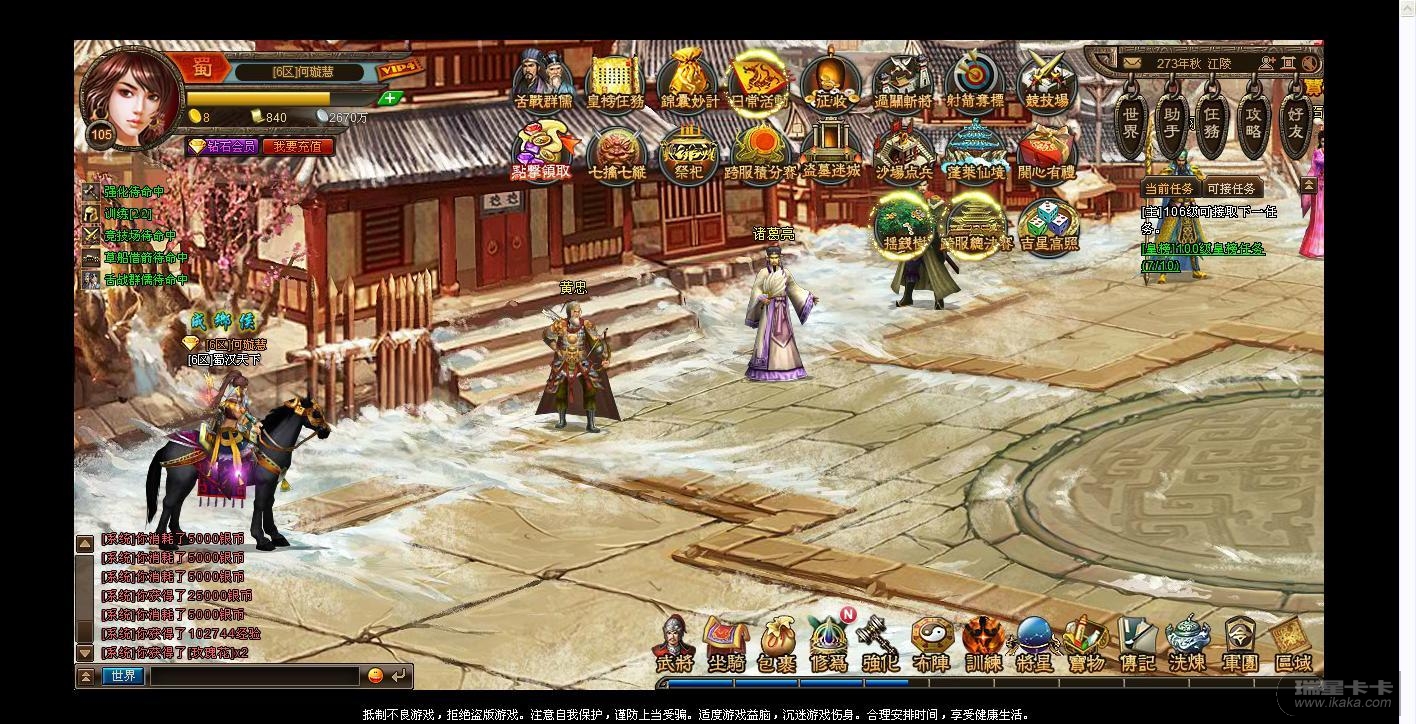This screenshot has width=1416, height=724.
Task: Open the 世界 world map tag
Action: (x=1130, y=125)
